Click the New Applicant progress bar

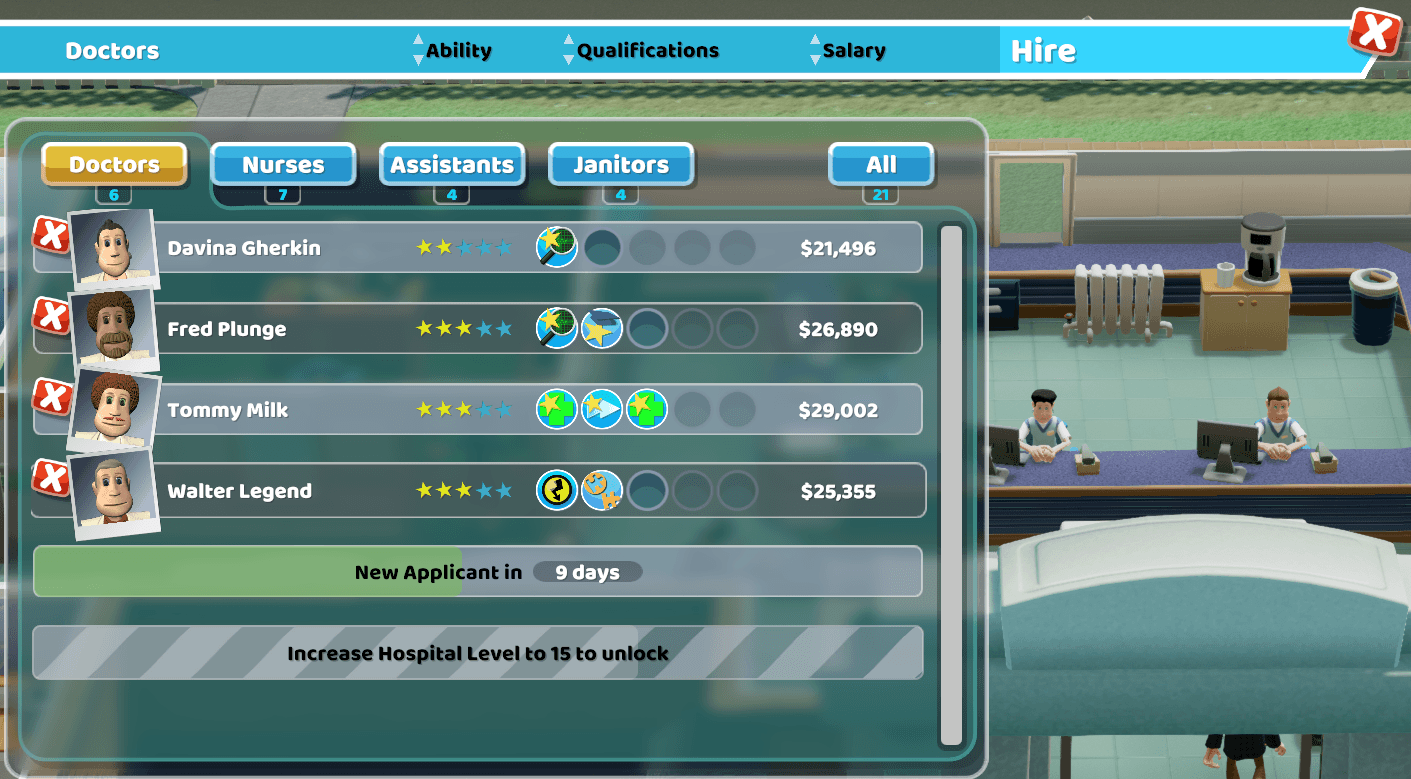coord(478,571)
